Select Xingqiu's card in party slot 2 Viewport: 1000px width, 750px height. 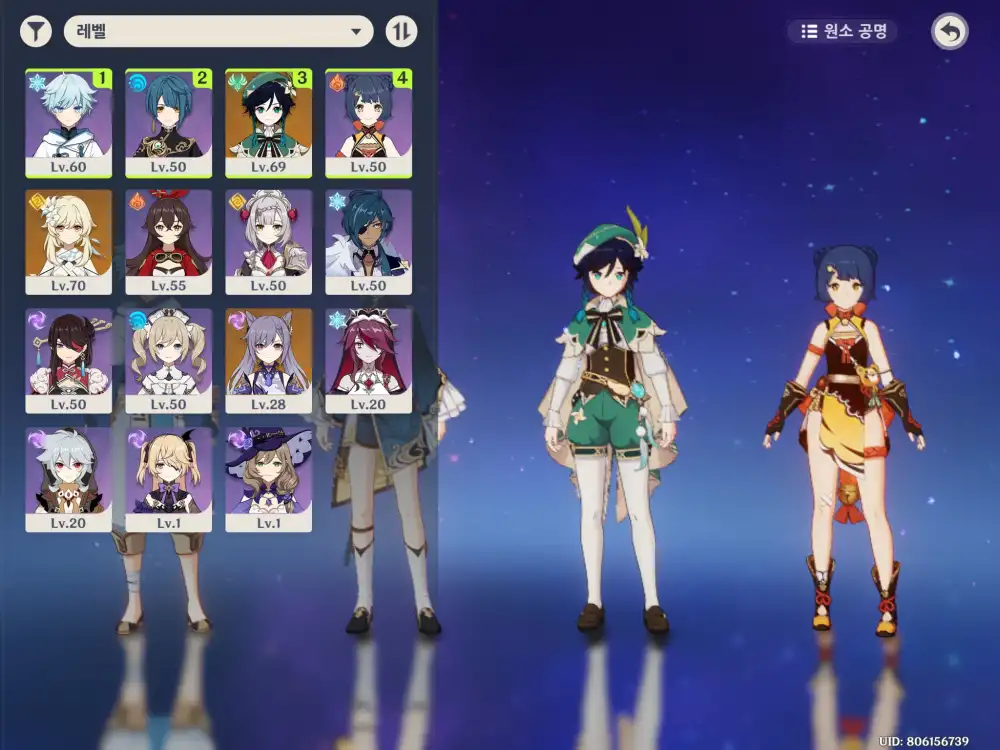click(168, 122)
